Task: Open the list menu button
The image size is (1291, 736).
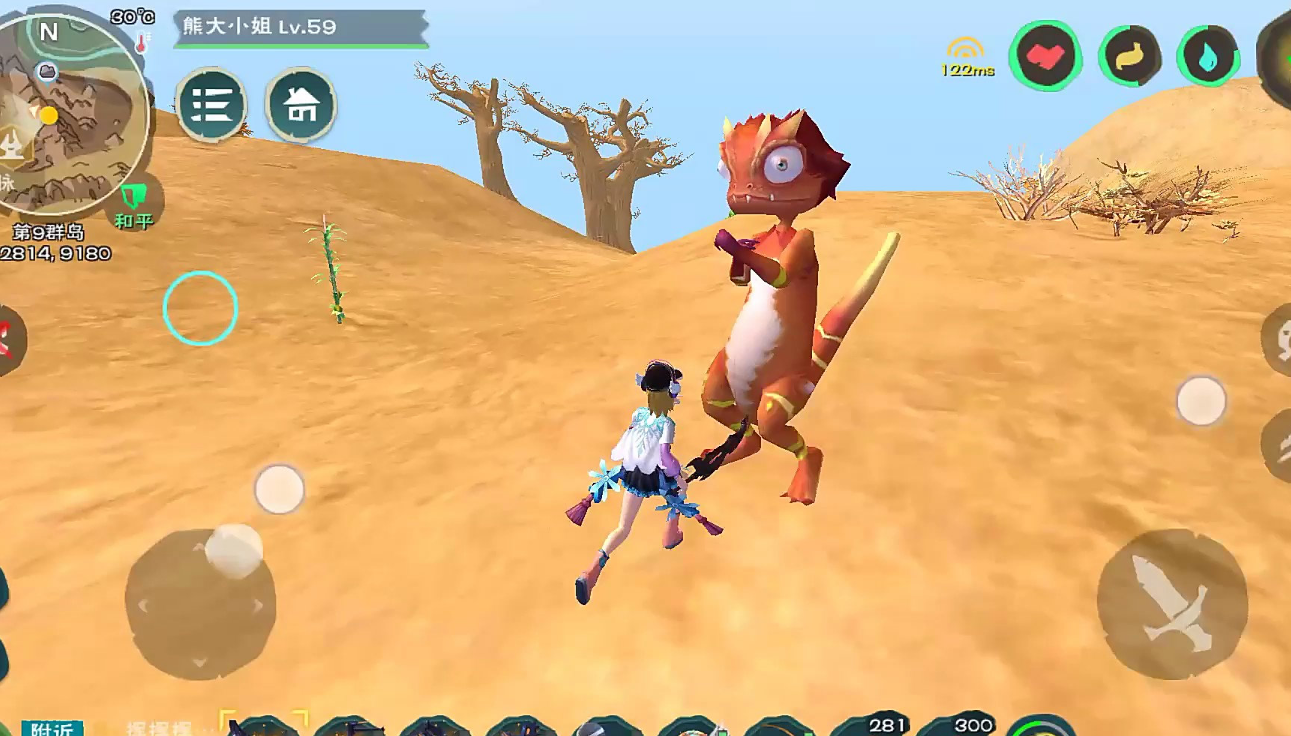Action: [x=211, y=104]
